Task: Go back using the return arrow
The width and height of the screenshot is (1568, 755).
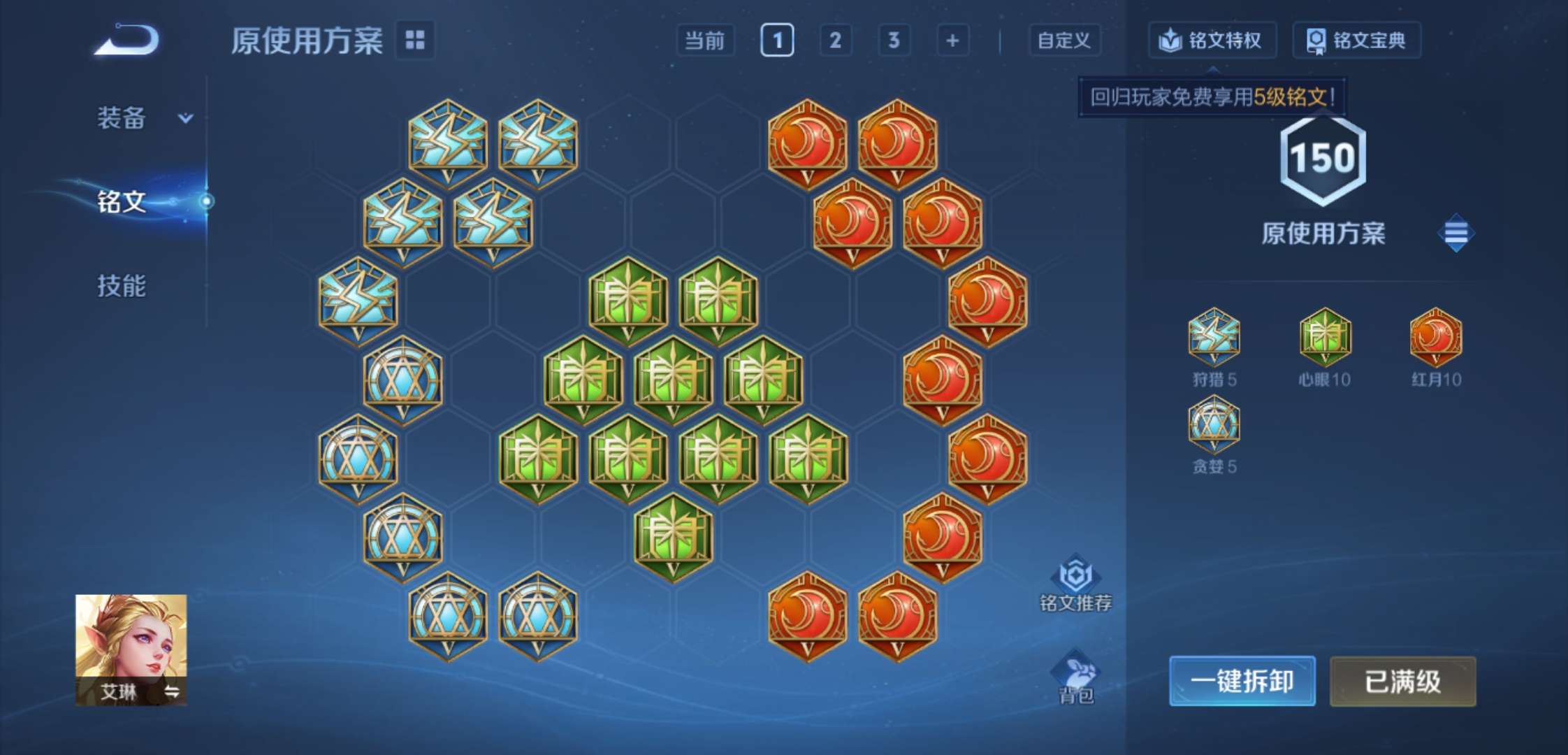Action: 127,40
